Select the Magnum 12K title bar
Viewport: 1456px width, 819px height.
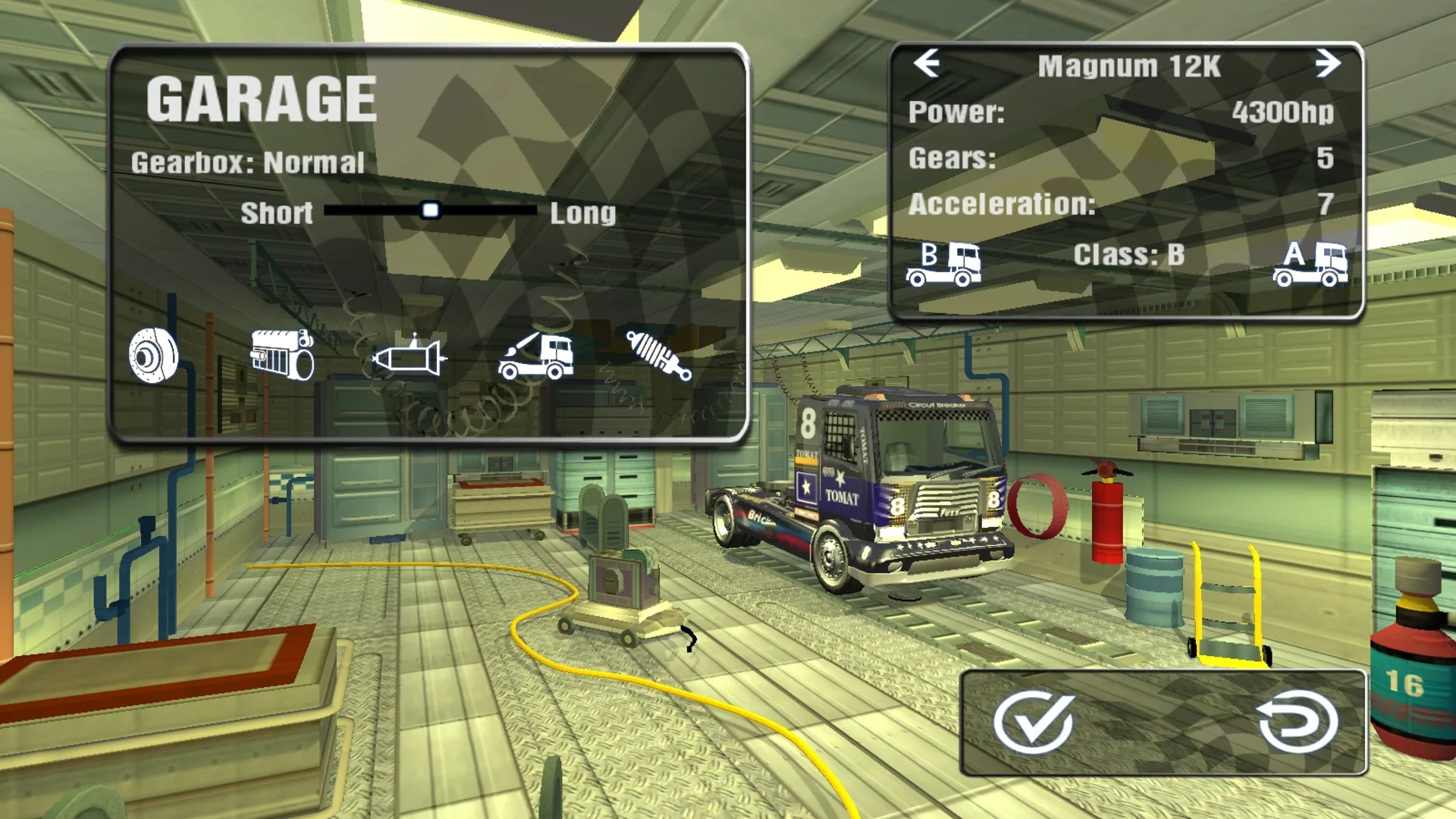(1131, 64)
